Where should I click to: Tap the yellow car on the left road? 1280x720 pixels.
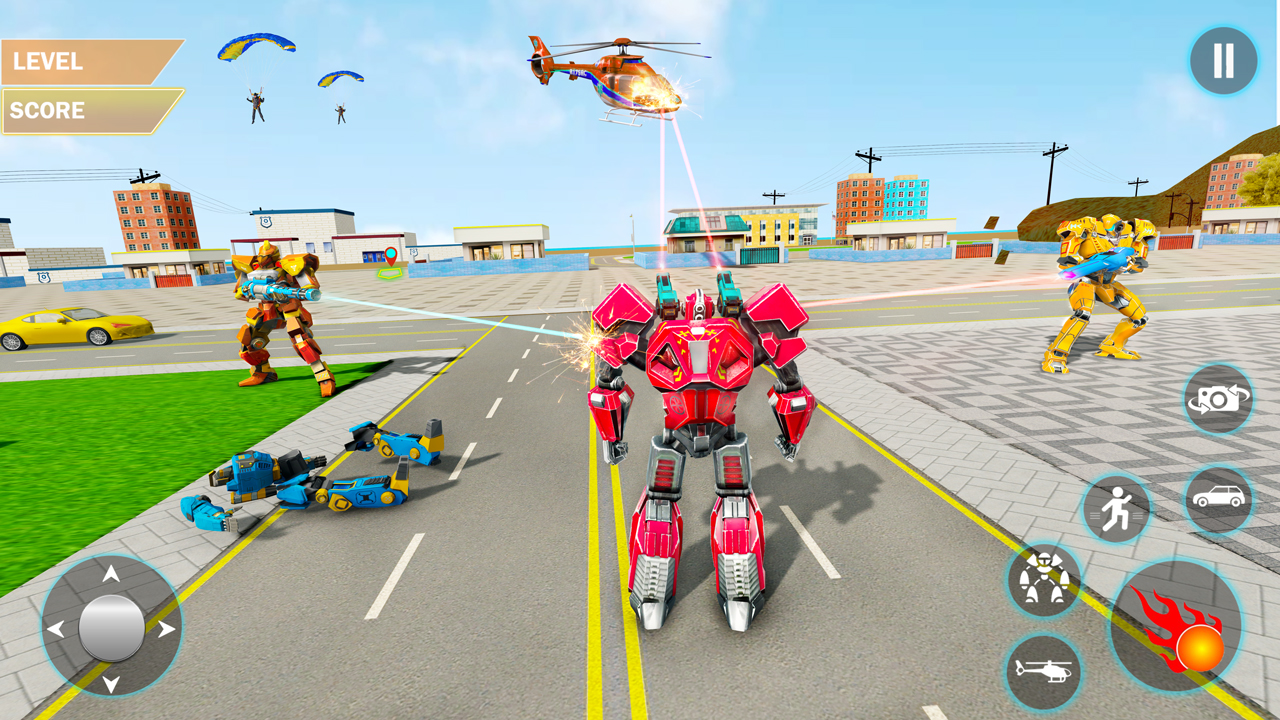click(68, 325)
